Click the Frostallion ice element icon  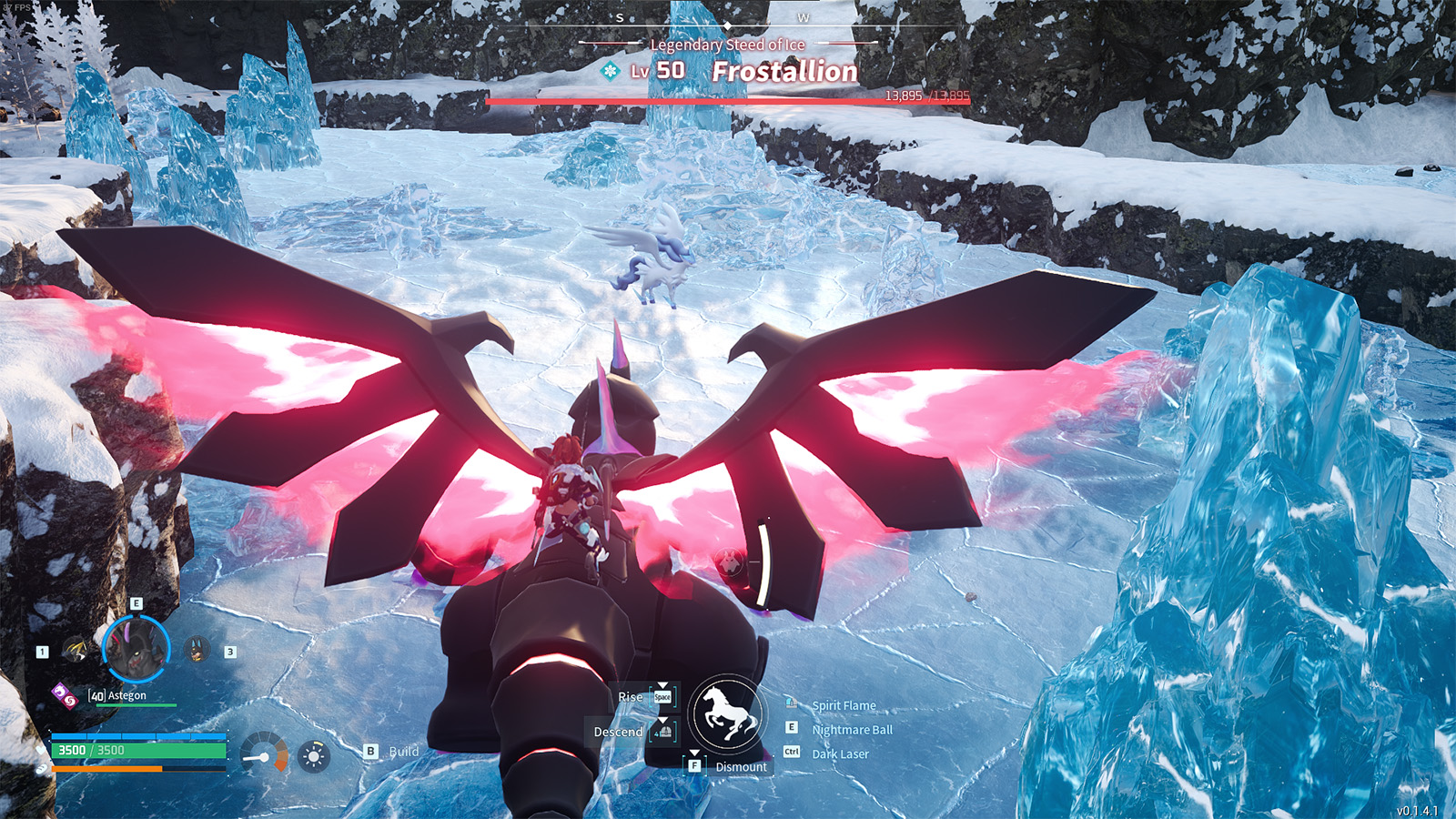pos(610,70)
